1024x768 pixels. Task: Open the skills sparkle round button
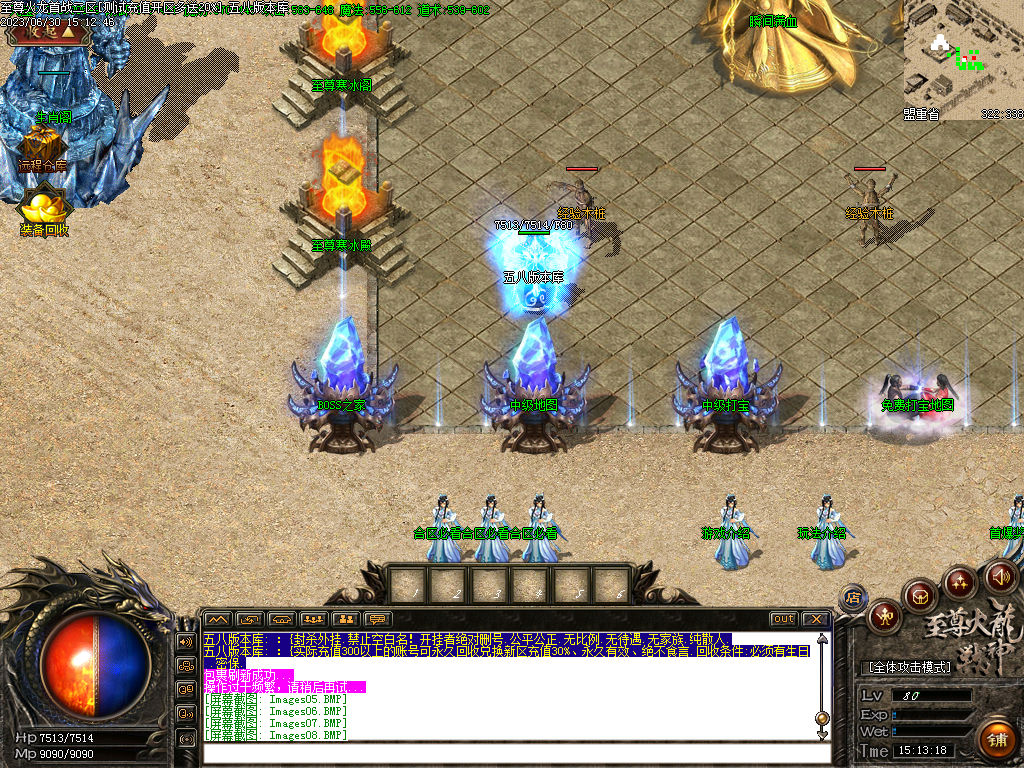959,581
